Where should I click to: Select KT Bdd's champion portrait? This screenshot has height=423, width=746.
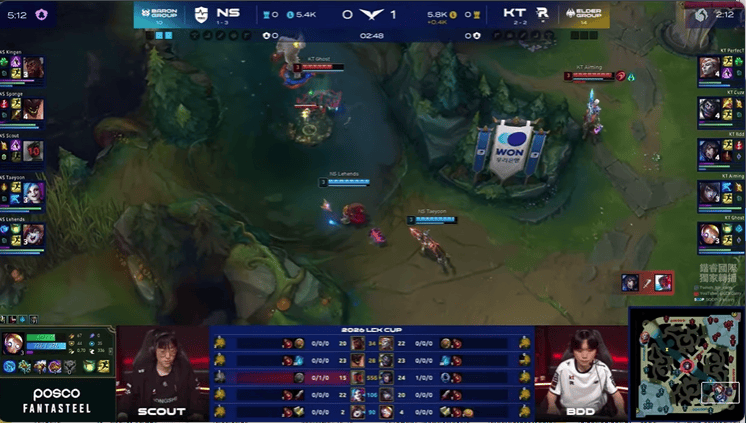pyautogui.click(x=710, y=151)
